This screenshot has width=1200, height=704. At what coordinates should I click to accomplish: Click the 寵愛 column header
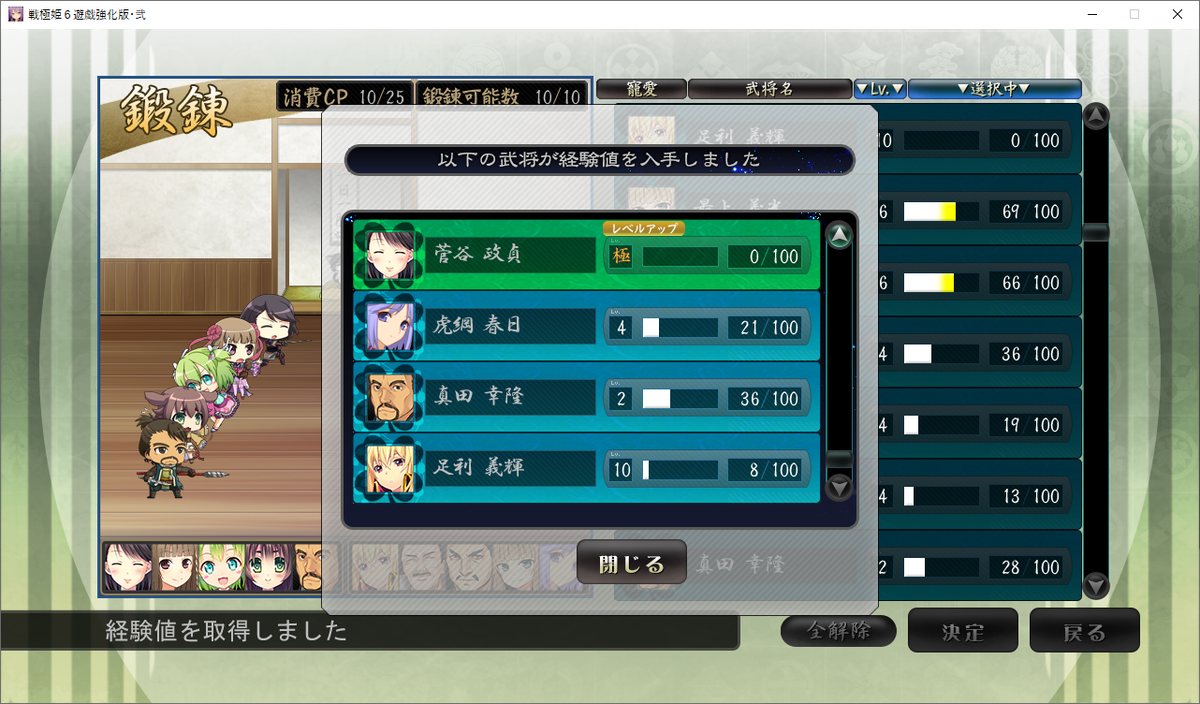[641, 89]
